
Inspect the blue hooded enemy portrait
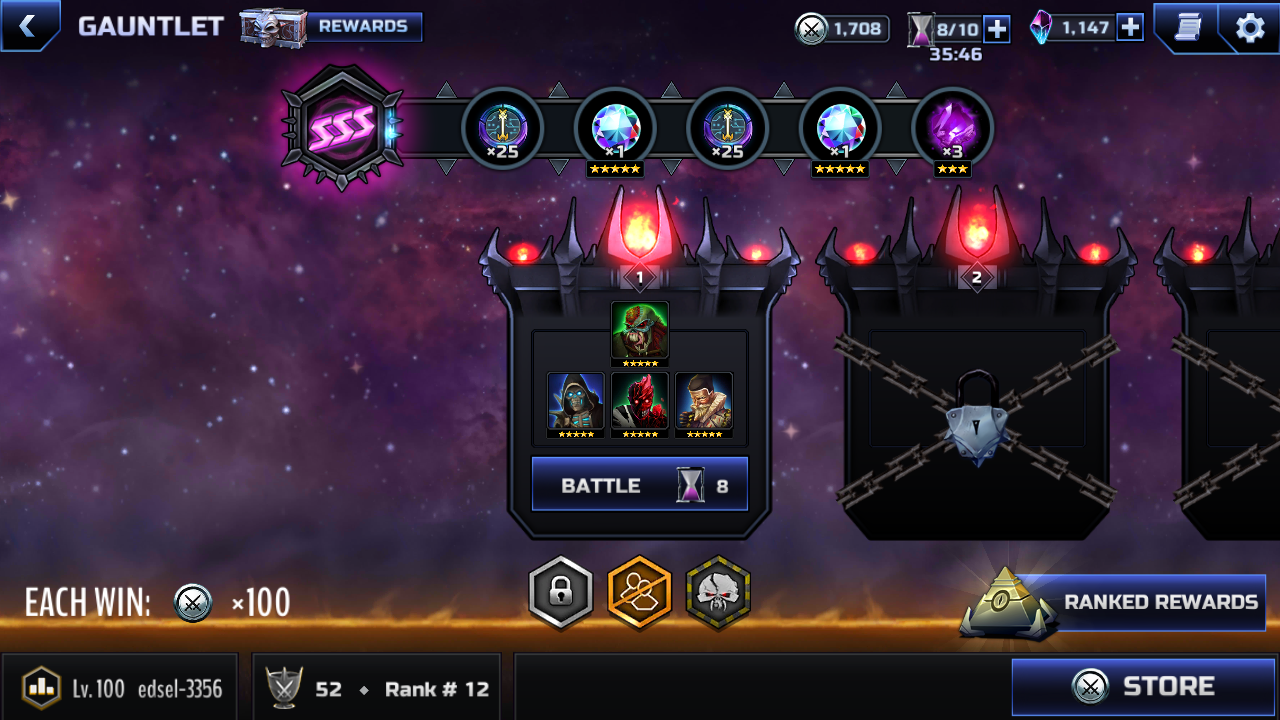coord(576,401)
